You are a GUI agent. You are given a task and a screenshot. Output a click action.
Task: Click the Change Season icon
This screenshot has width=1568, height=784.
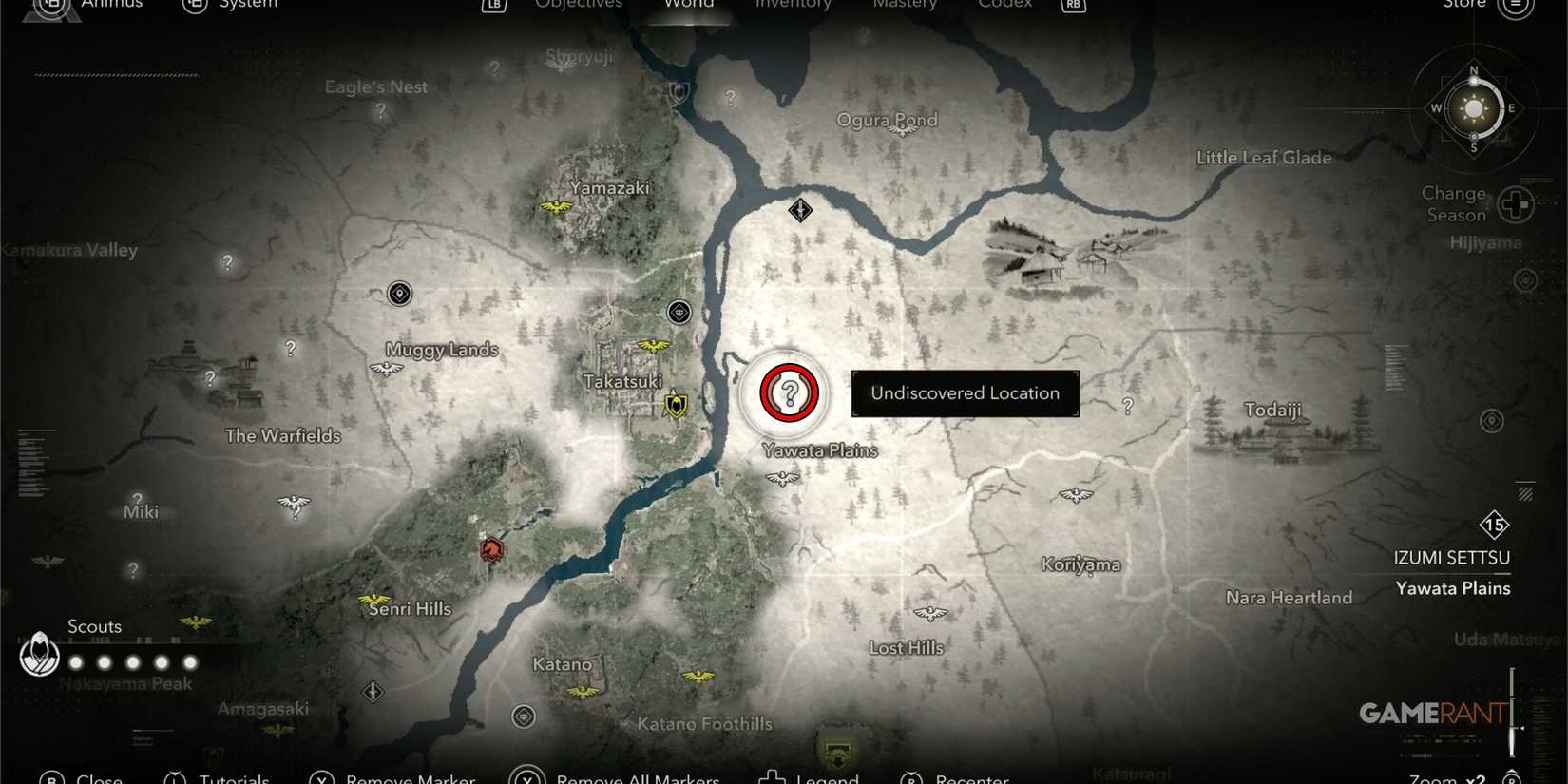tap(1516, 203)
